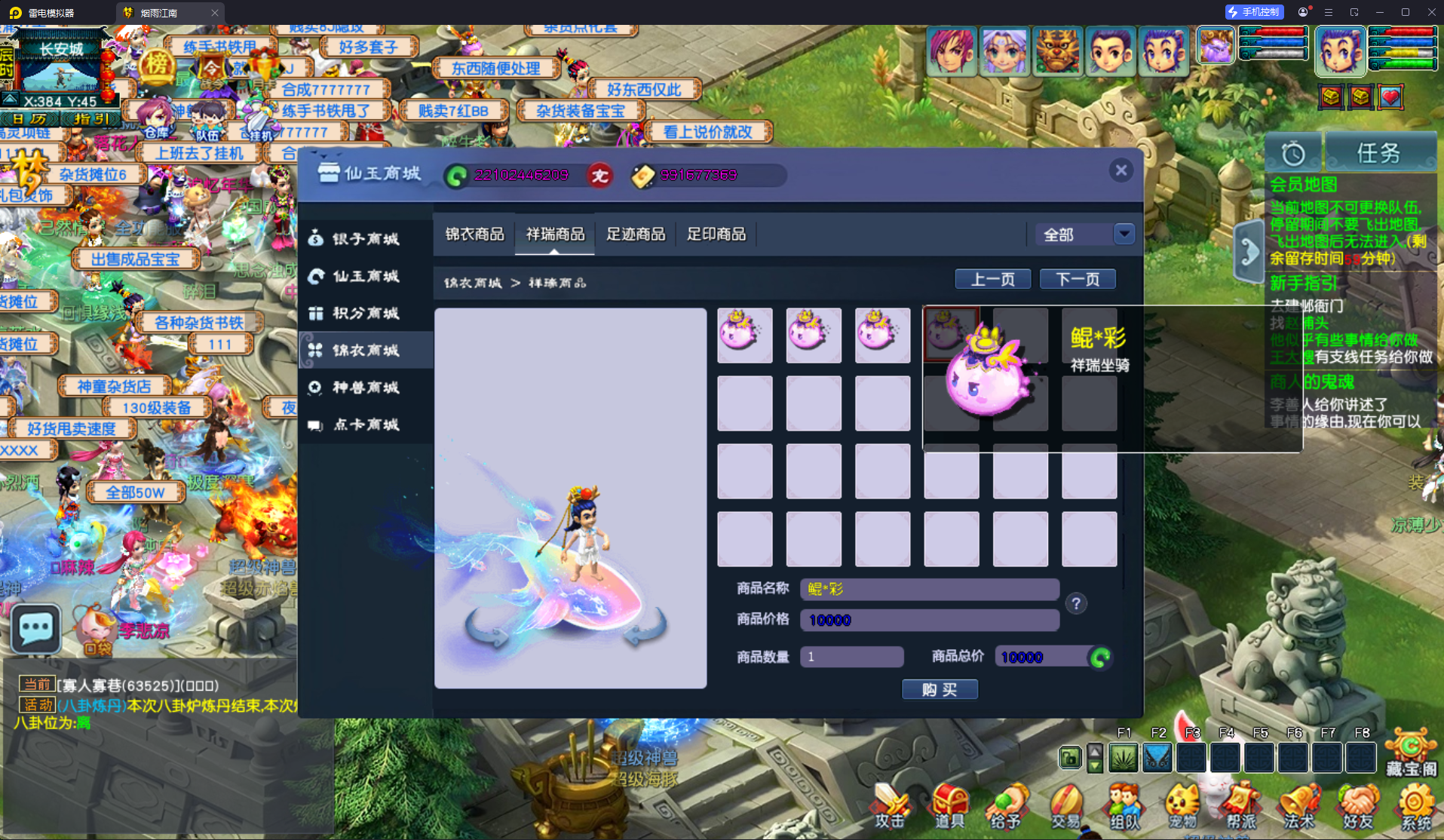Switch to the 足迹商品 tab

tap(634, 235)
